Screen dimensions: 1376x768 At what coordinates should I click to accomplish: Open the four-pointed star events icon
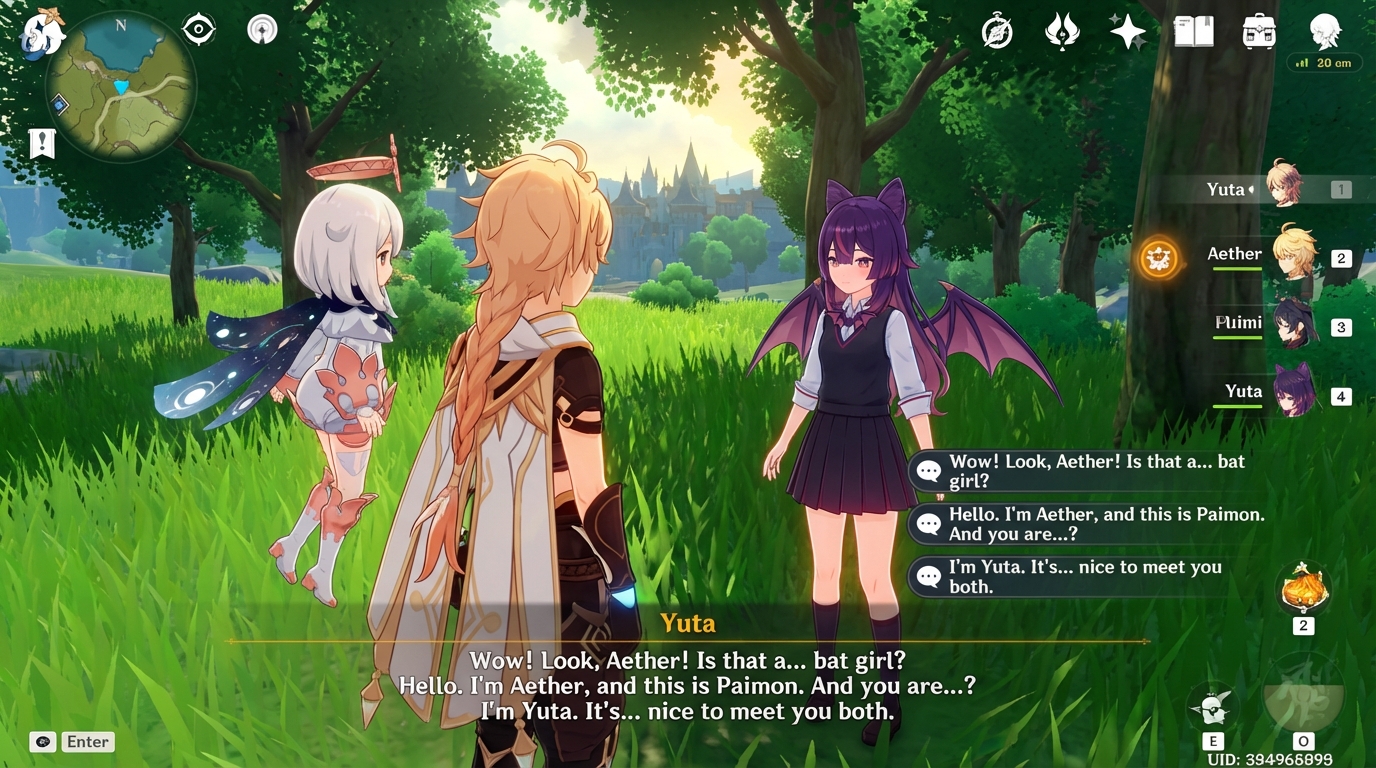point(1128,32)
